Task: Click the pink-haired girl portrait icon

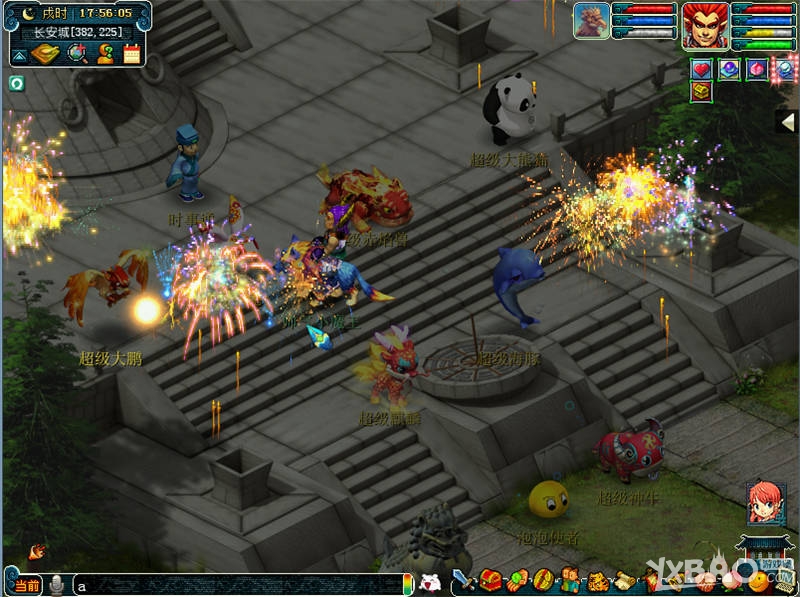Action: point(764,504)
